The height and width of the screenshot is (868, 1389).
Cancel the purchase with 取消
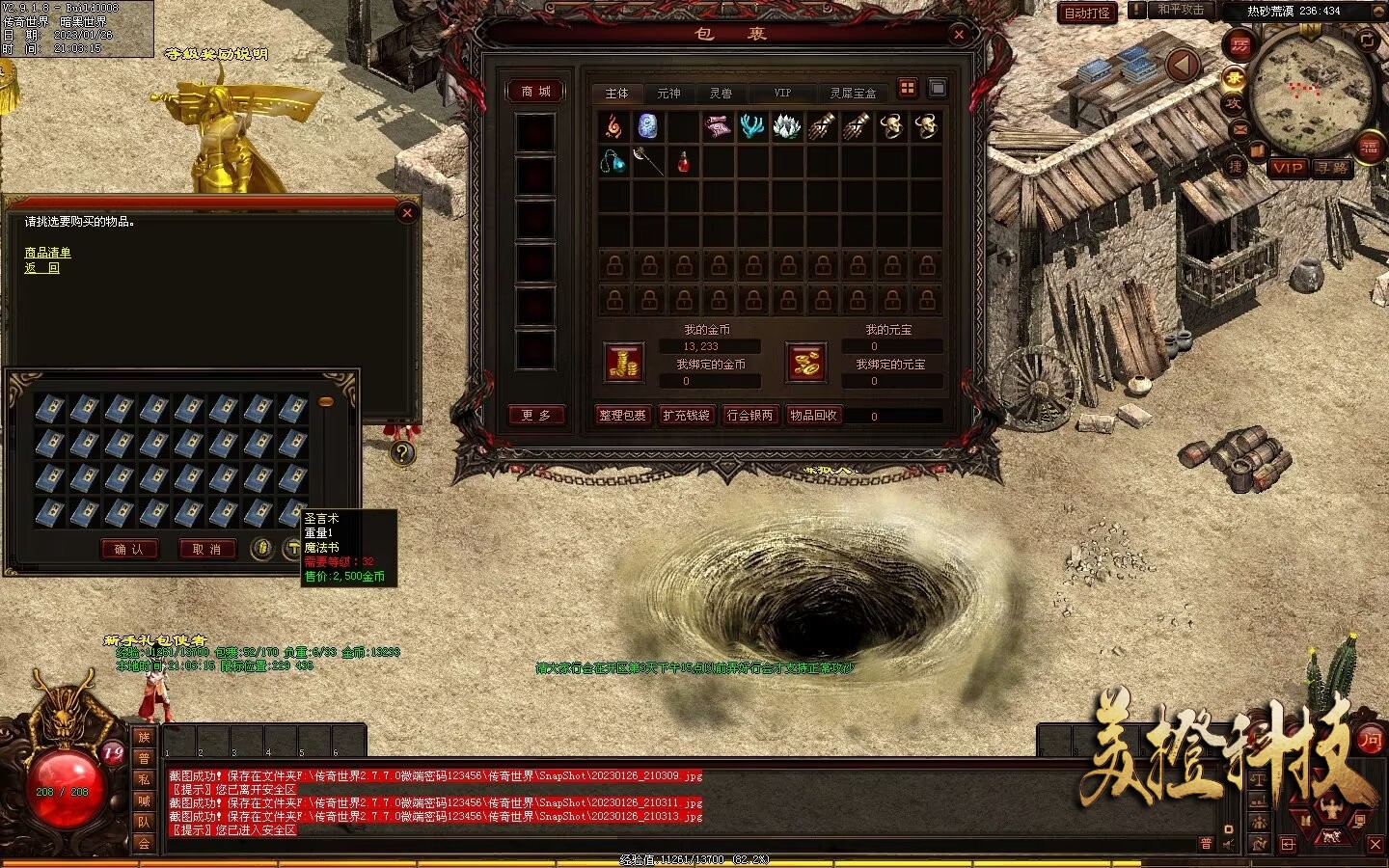click(x=206, y=549)
